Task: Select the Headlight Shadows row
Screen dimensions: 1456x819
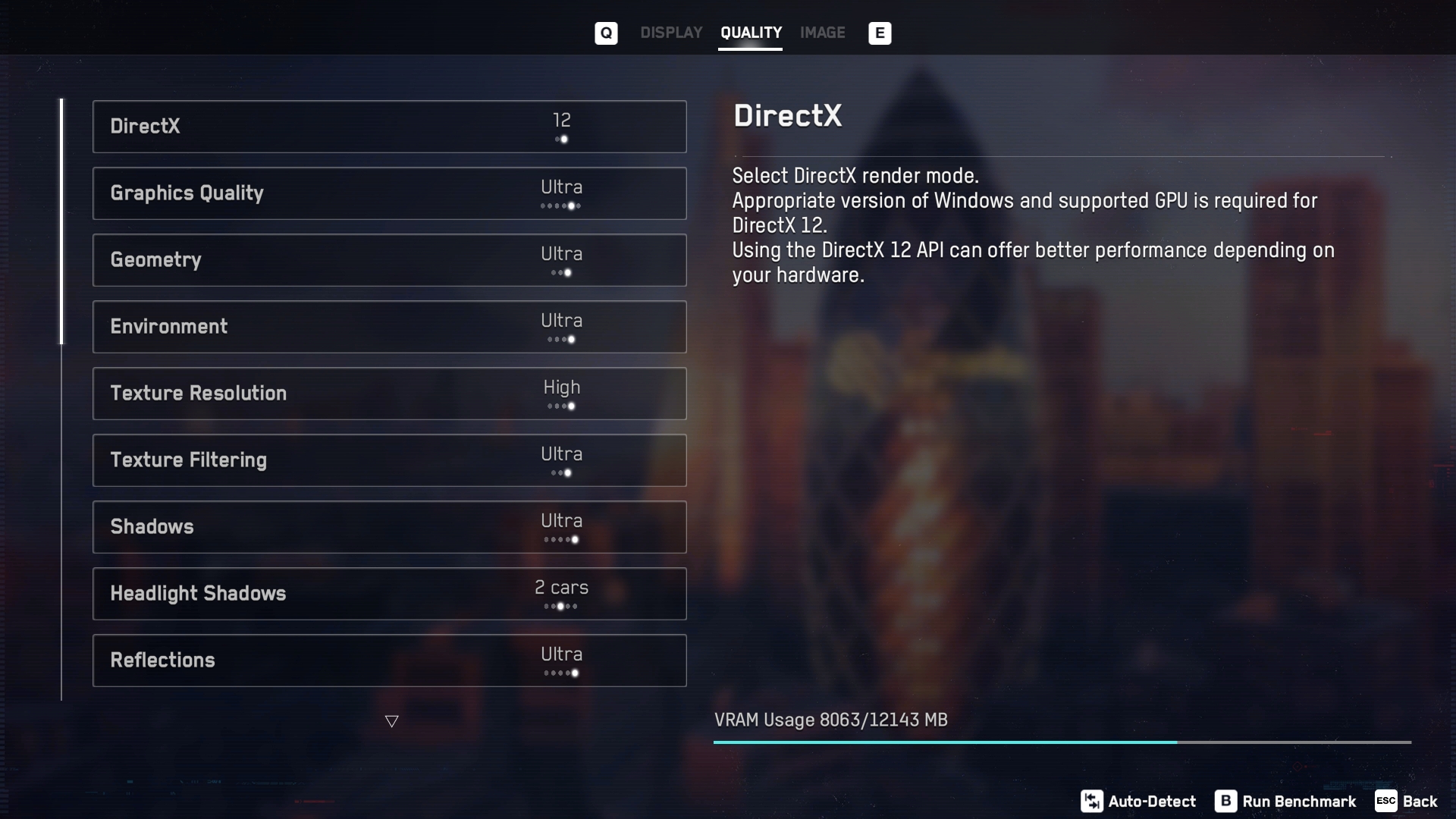Action: click(x=389, y=594)
